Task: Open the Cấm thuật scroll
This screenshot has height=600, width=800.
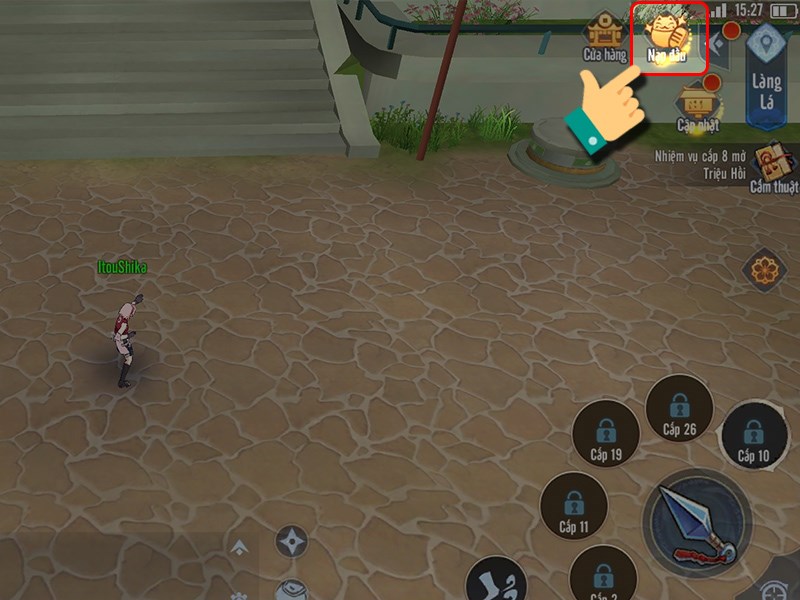Action: coord(773,167)
